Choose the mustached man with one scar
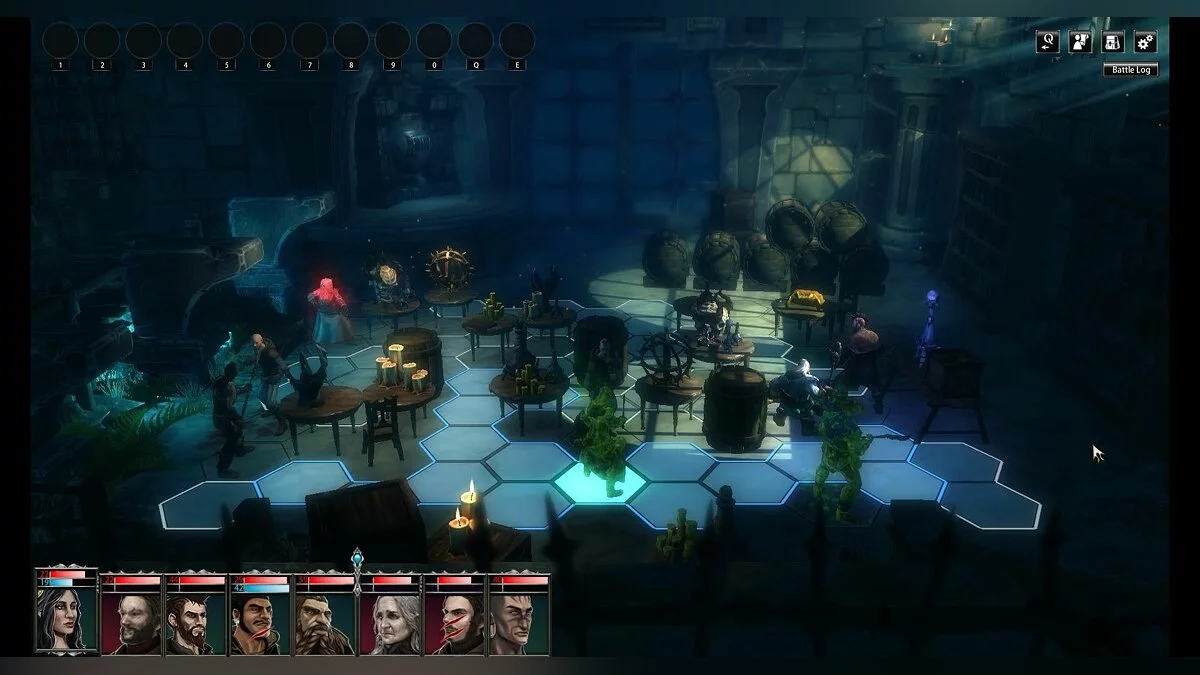This screenshot has height=675, width=1200. pos(261,622)
